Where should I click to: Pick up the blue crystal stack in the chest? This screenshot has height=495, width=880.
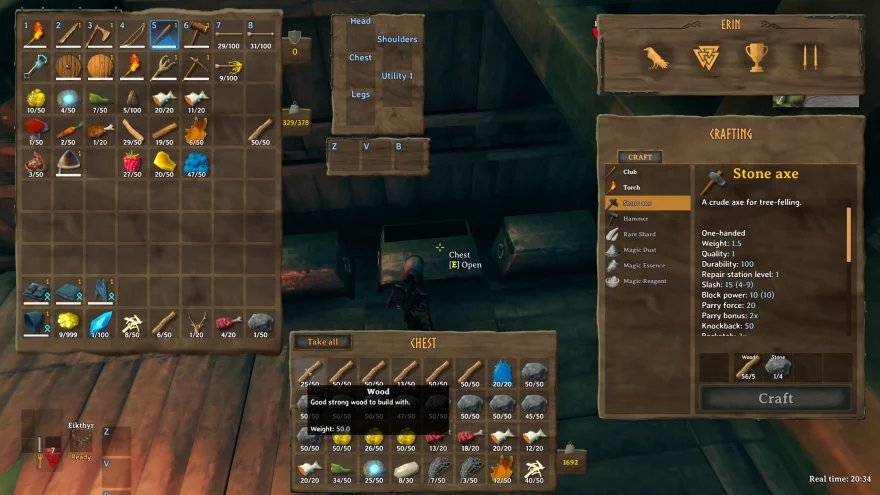pyautogui.click(x=502, y=374)
